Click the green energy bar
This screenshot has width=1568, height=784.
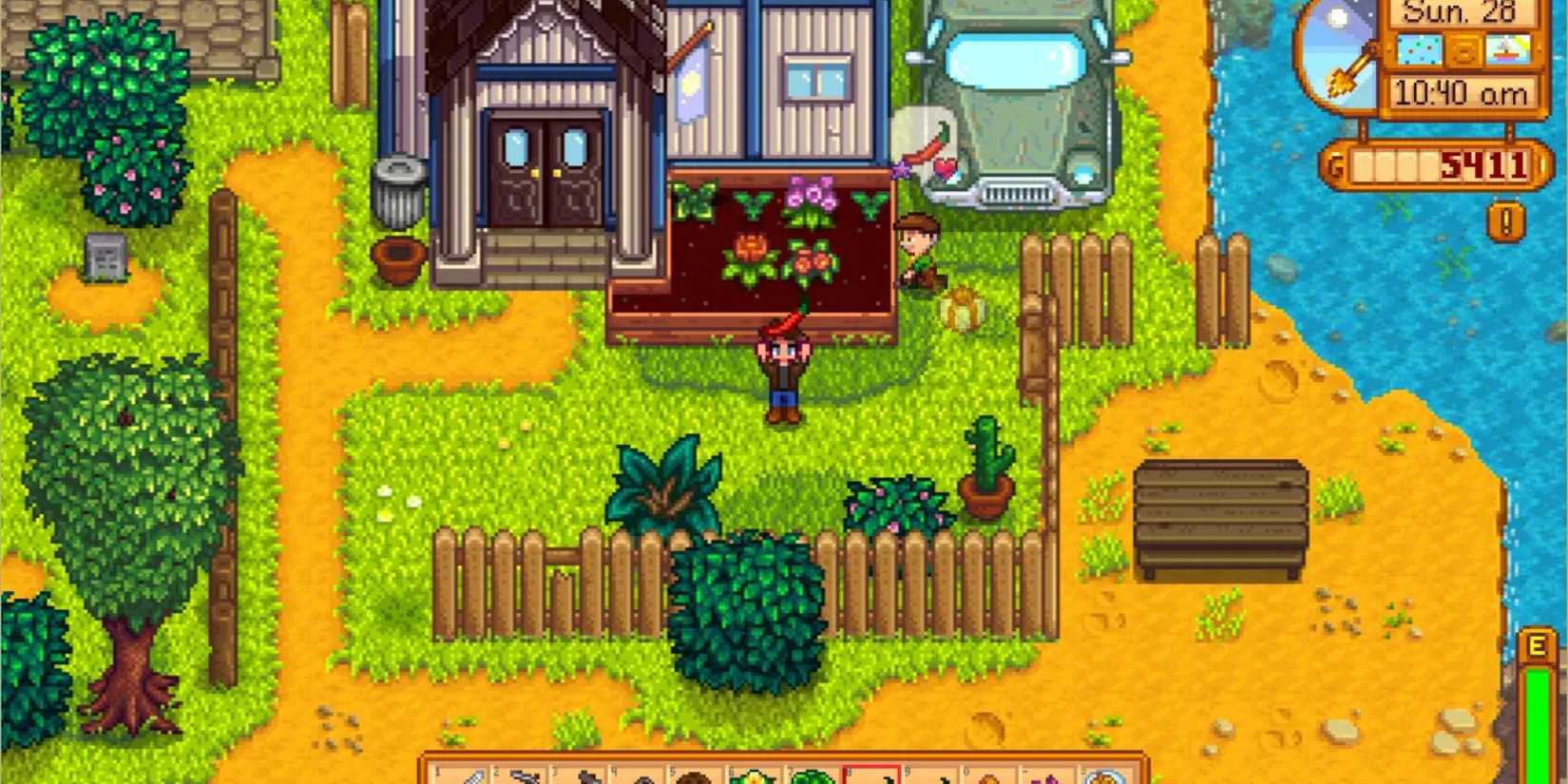coord(1538,722)
